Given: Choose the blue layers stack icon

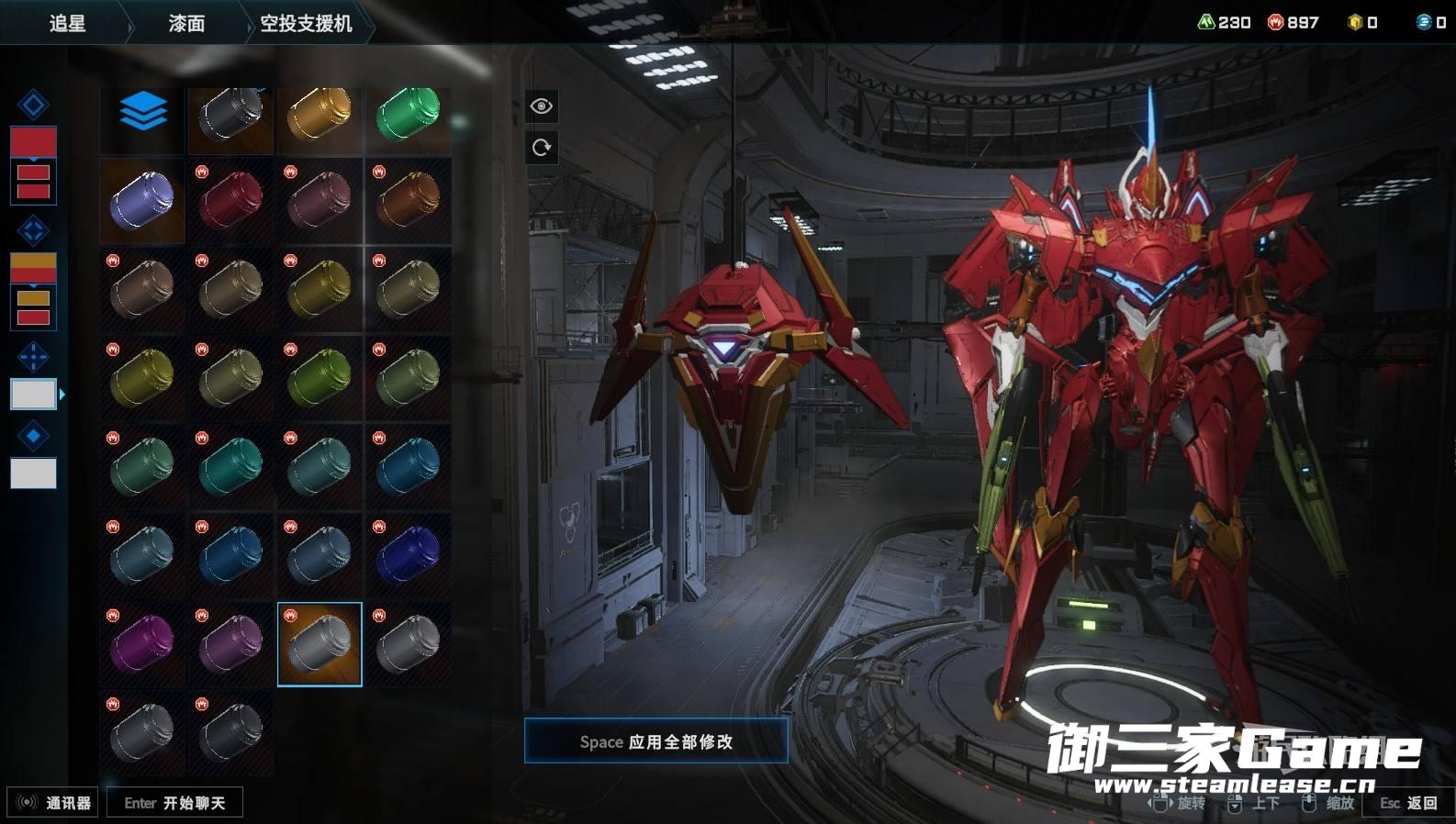Looking at the screenshot, I should pos(143,113).
